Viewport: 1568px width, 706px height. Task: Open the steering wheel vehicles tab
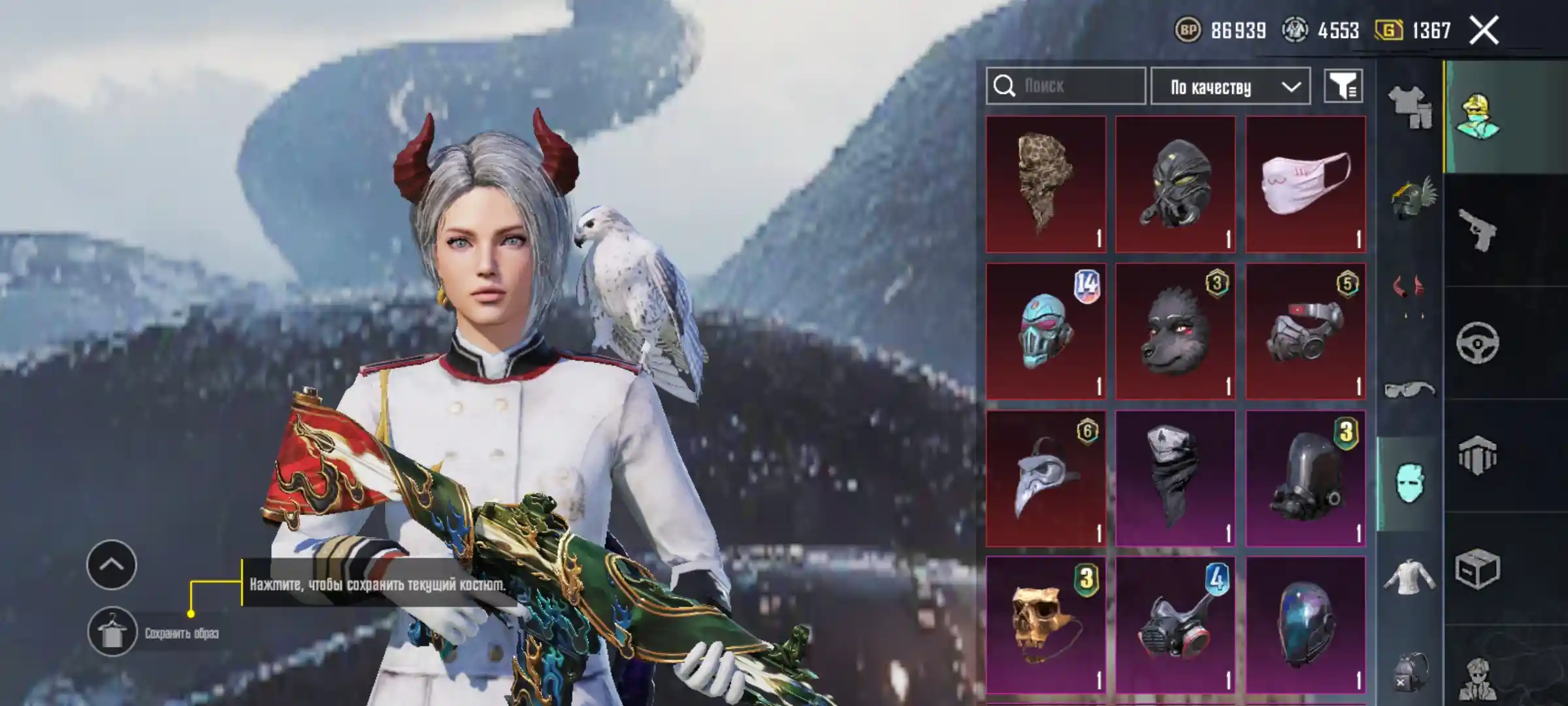[x=1478, y=343]
